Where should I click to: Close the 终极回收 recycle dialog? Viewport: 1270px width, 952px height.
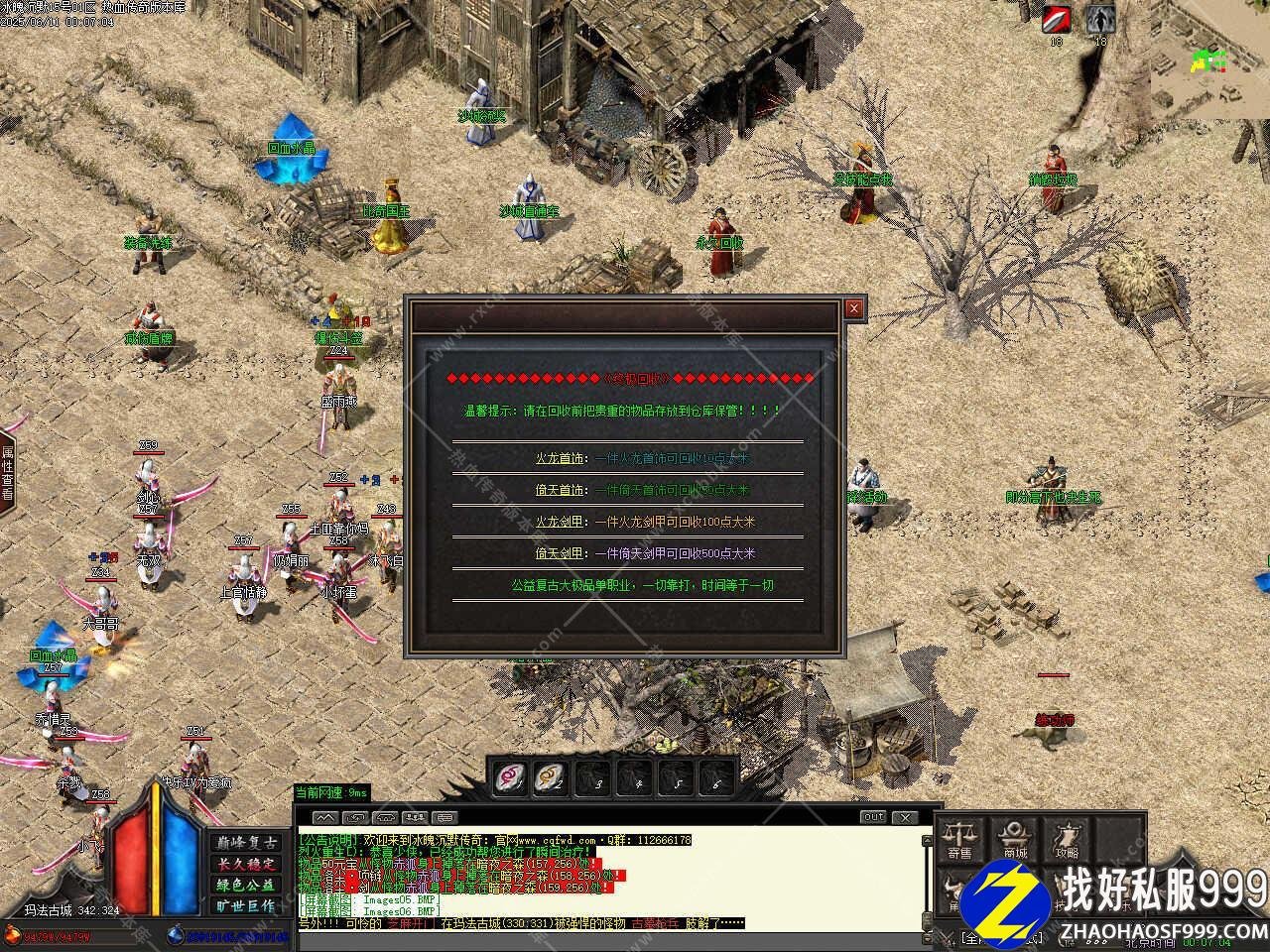tap(852, 308)
